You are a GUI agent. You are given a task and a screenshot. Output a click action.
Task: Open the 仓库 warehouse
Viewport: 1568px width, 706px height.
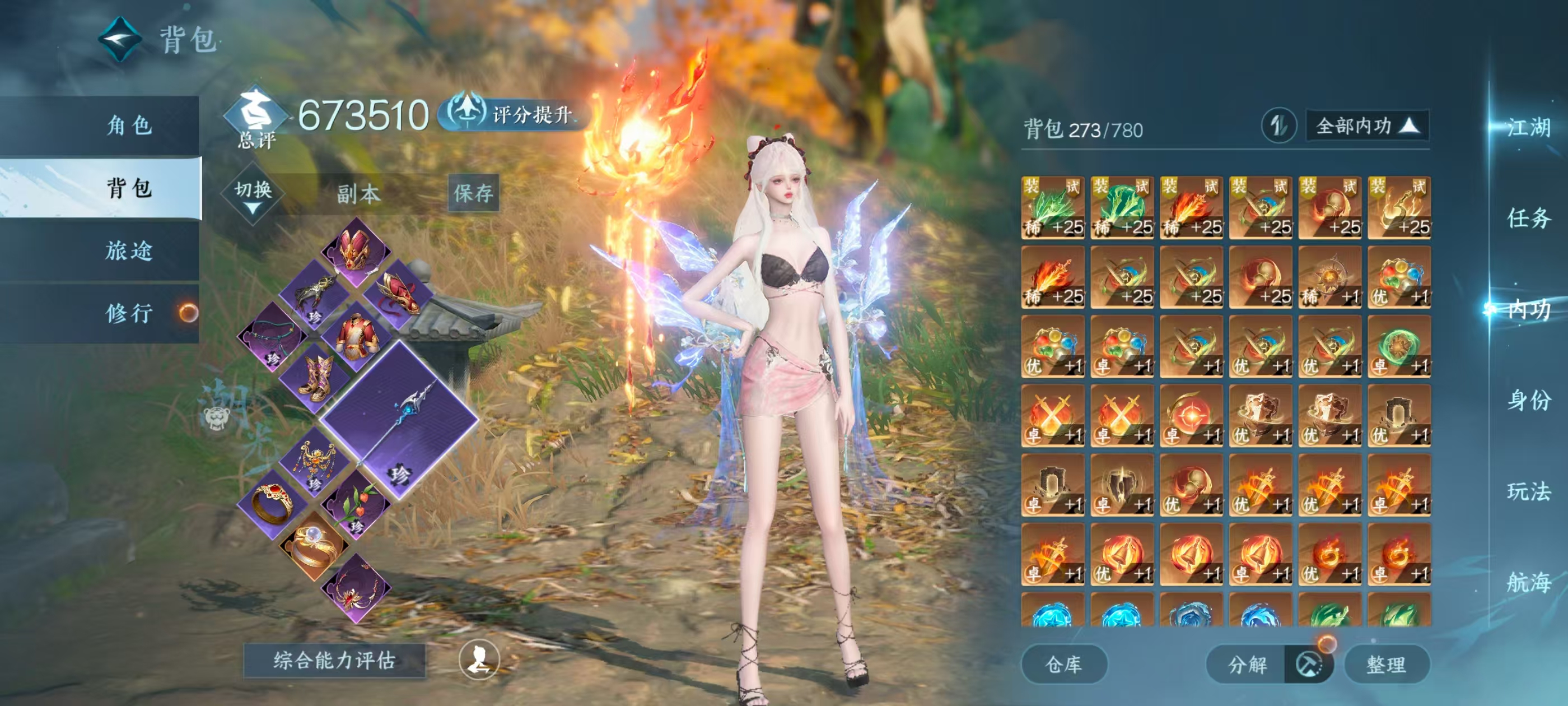(x=1063, y=664)
